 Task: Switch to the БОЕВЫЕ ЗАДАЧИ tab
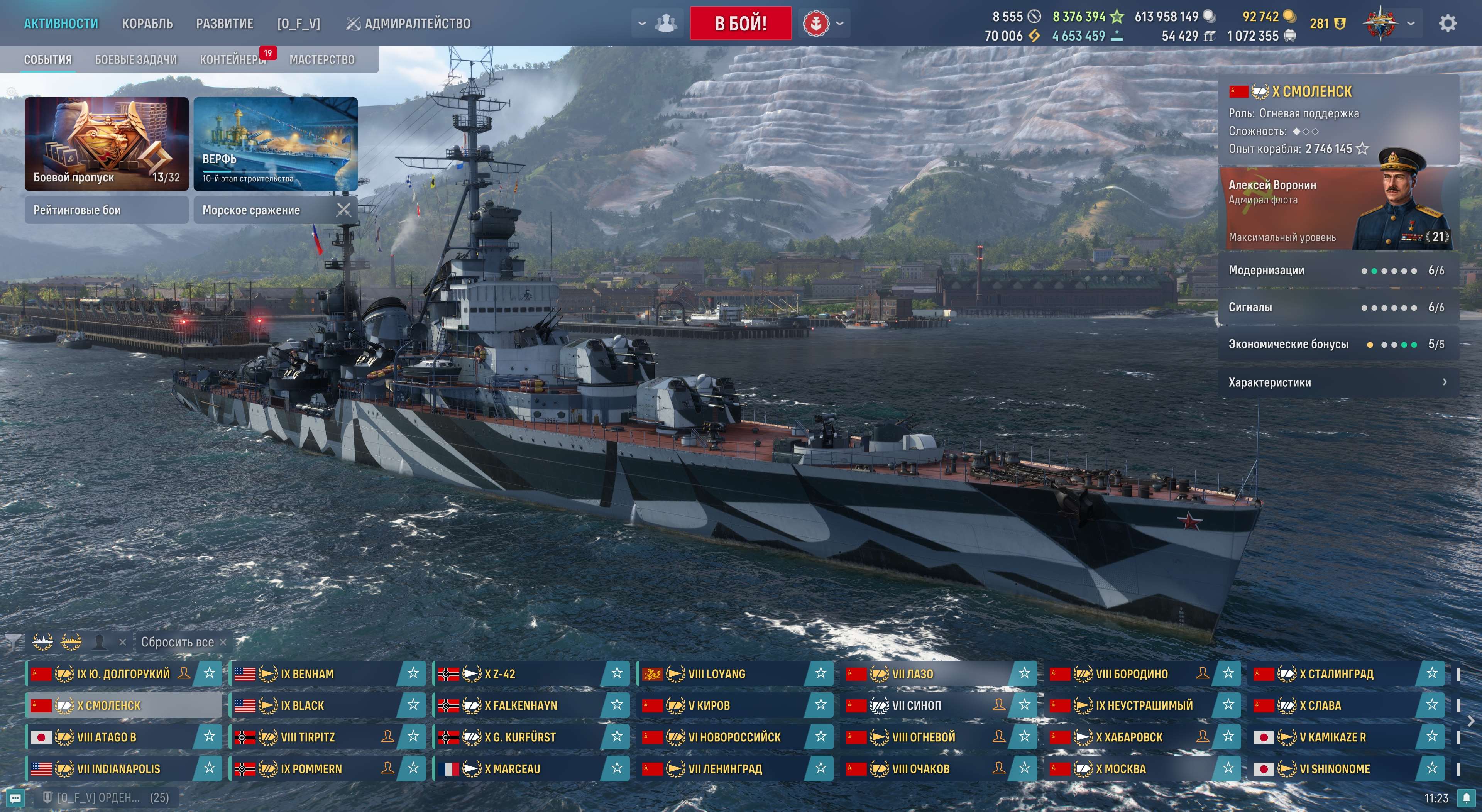pos(135,59)
